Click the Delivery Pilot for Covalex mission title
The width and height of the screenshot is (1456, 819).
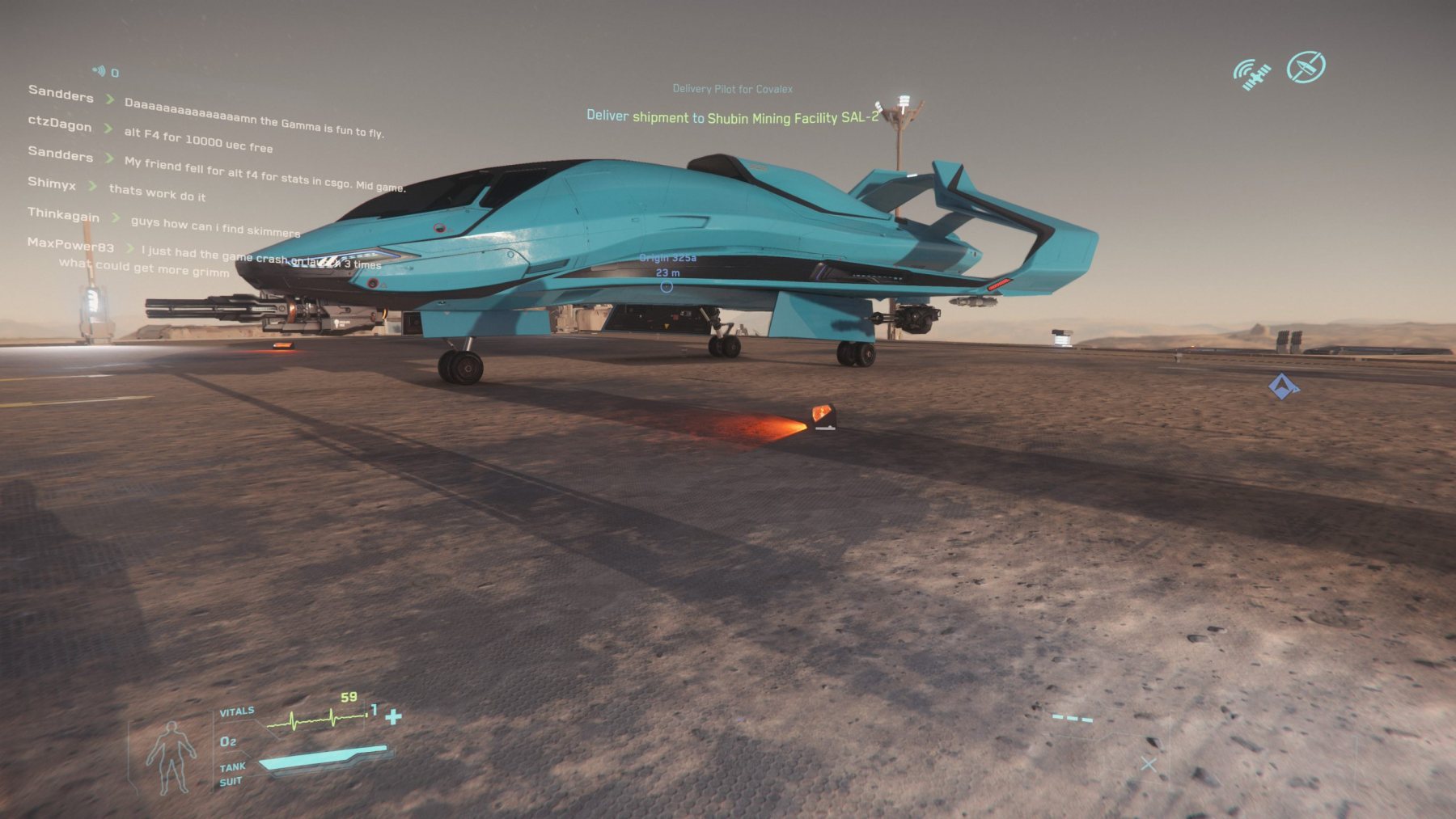732,89
